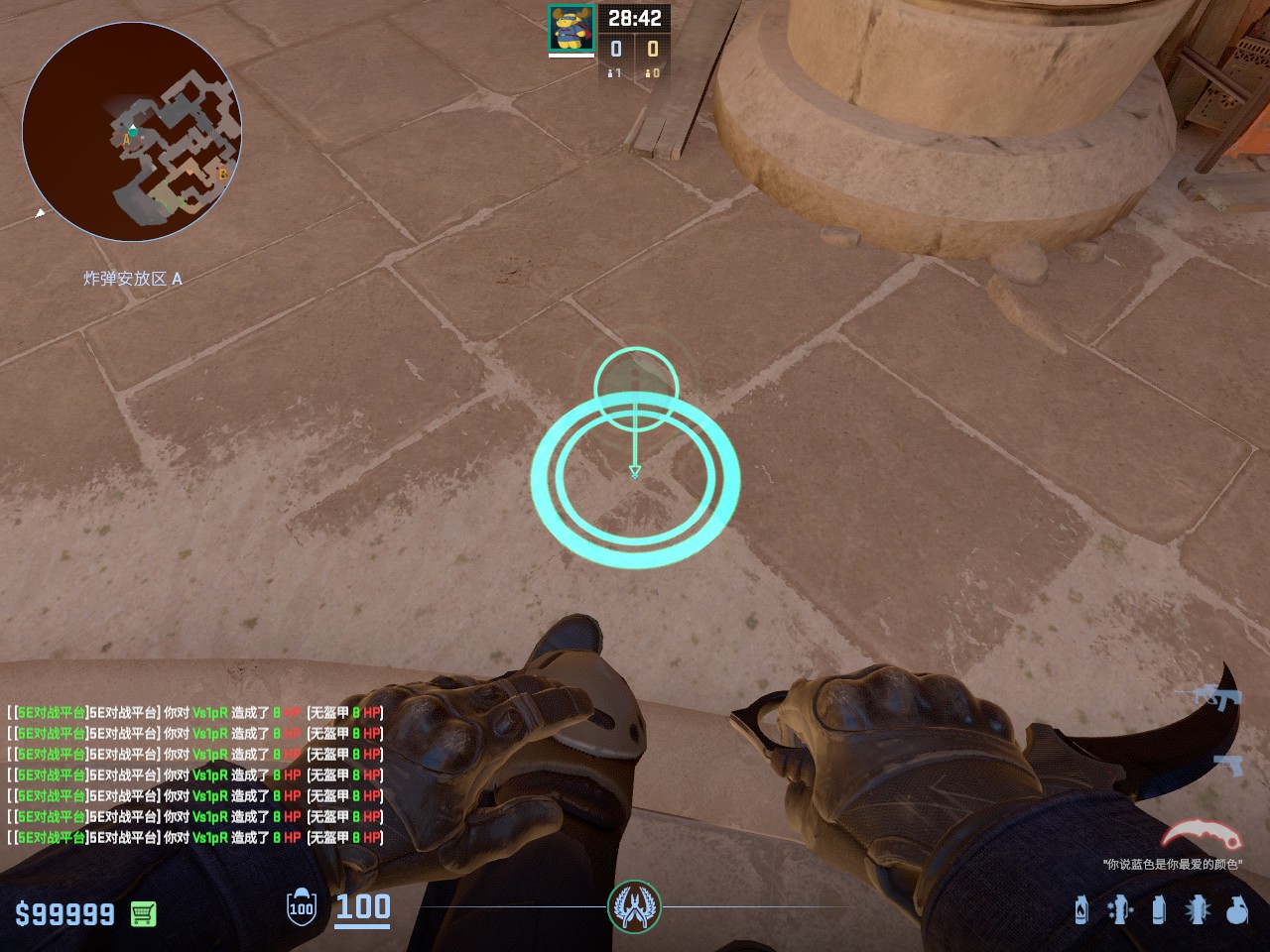Click the circular radar minimap
The image size is (1270, 952).
point(132,132)
